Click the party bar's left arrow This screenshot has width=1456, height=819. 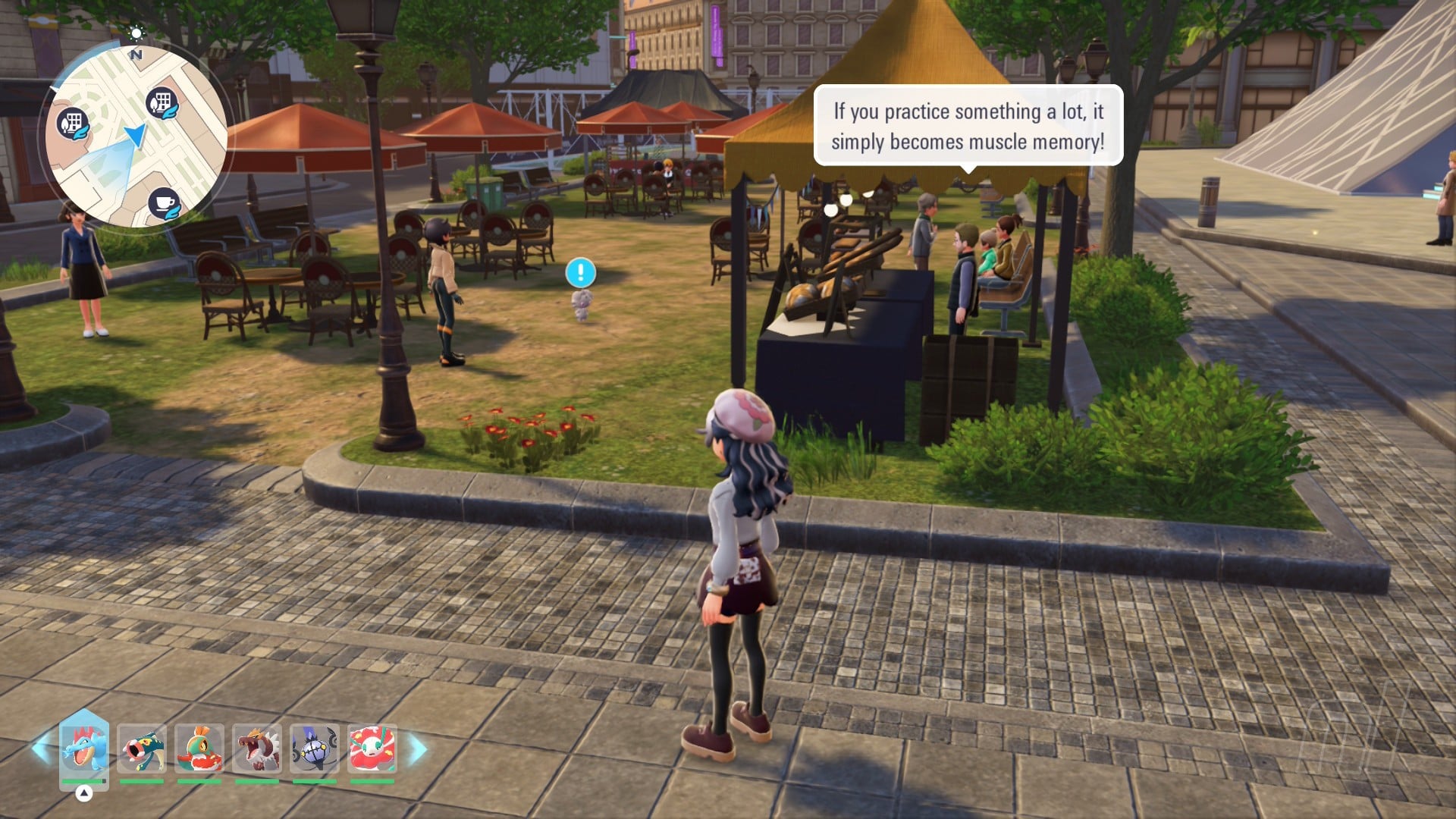[40, 748]
